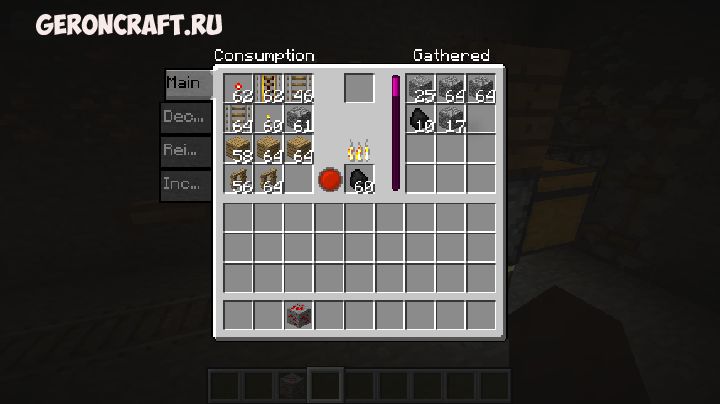Image resolution: width=720 pixels, height=404 pixels.
Task: Click the empty slot above the flames
Action: coord(359,88)
